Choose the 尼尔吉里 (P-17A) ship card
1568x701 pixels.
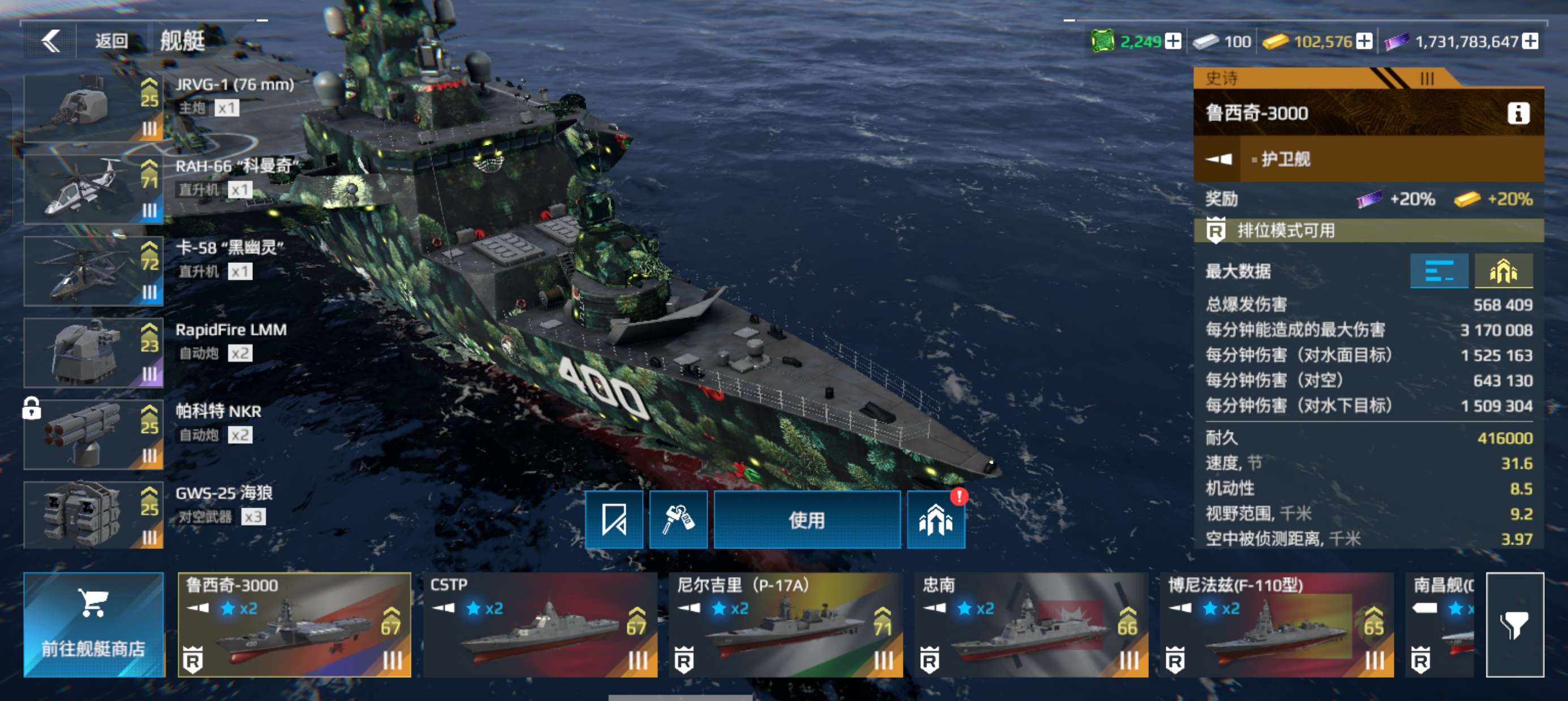(x=785, y=624)
